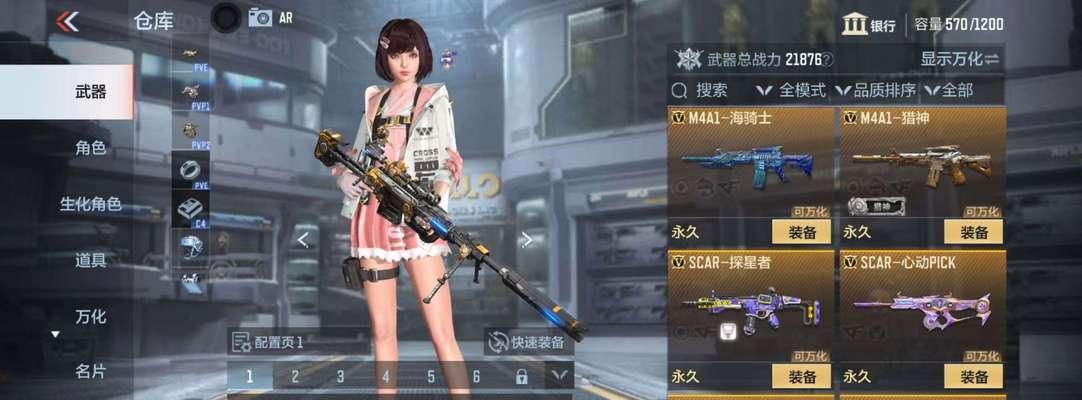Screen dimensions: 1082x400
Task: Switch to loadout page 3
Action: [x=340, y=376]
